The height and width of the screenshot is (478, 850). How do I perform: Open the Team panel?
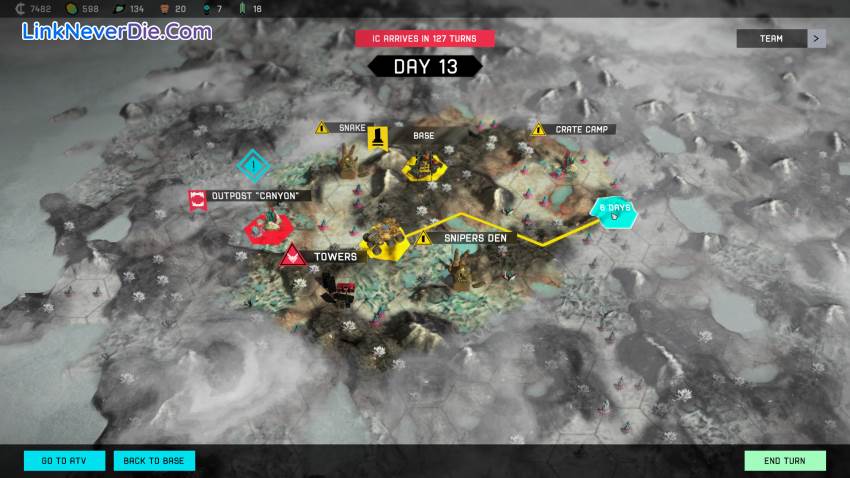coord(771,39)
